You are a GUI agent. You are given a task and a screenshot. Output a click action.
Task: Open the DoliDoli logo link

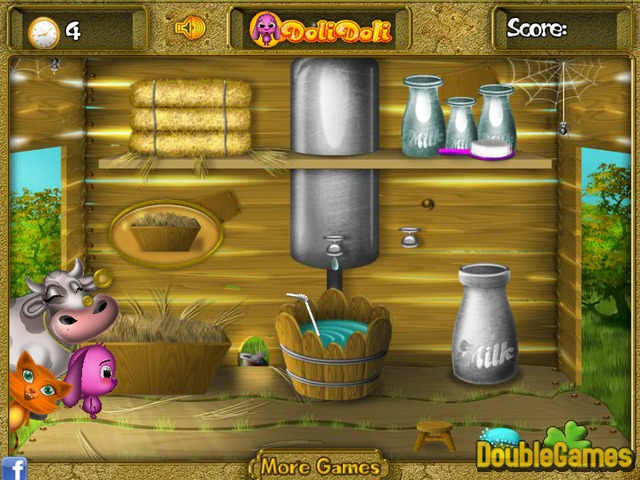pos(320,28)
